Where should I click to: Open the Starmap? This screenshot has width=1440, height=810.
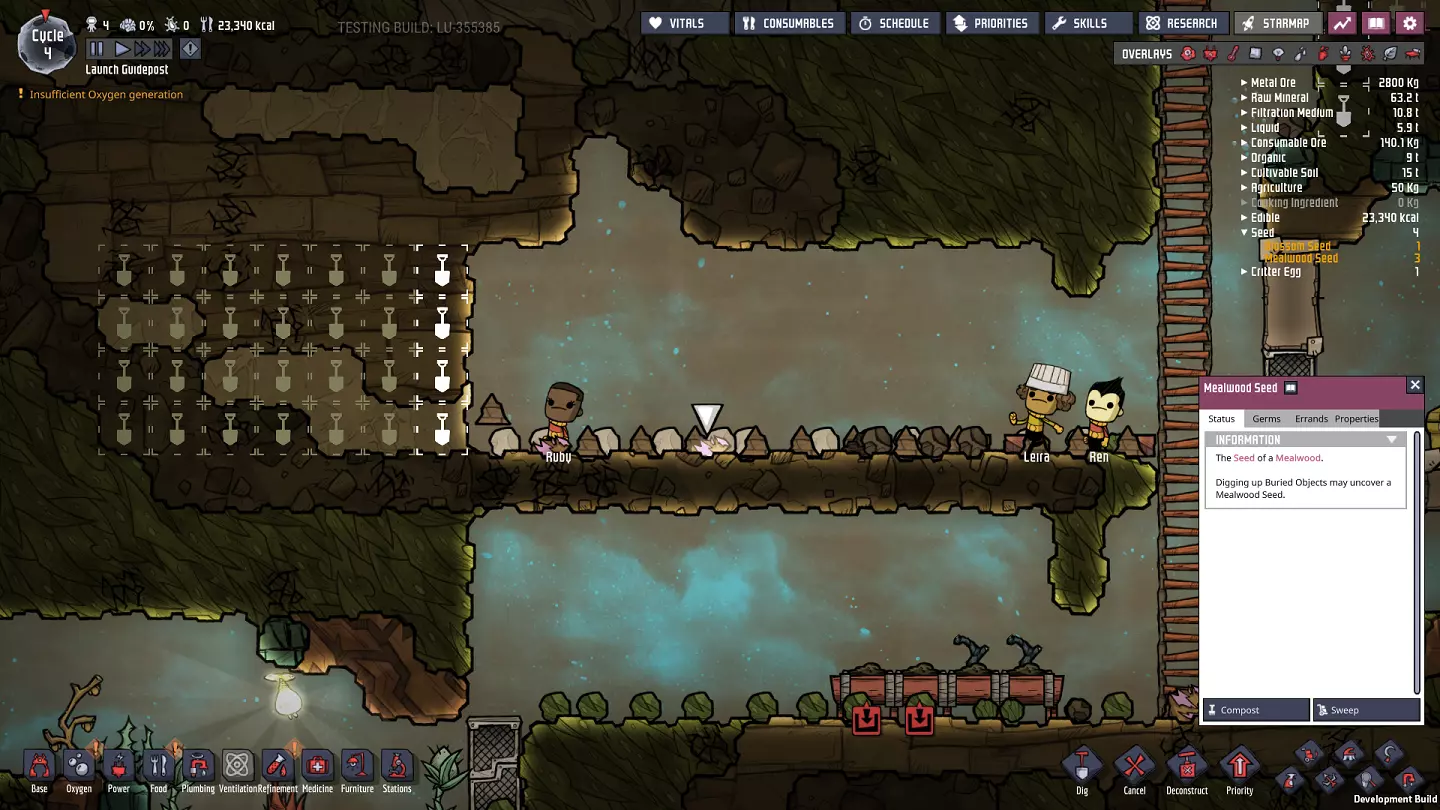pyautogui.click(x=1276, y=23)
